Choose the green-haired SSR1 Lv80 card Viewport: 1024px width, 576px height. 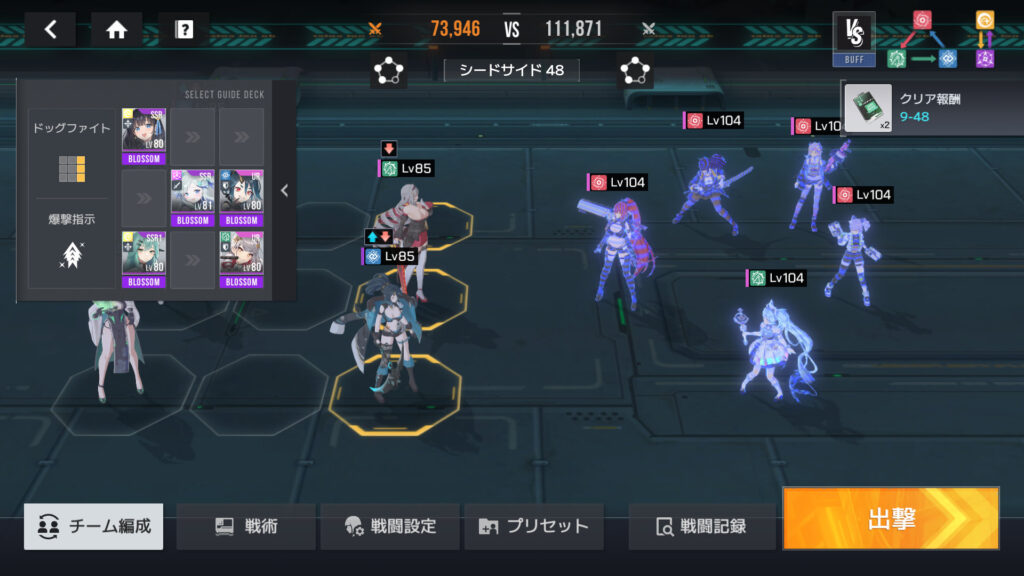[x=143, y=259]
